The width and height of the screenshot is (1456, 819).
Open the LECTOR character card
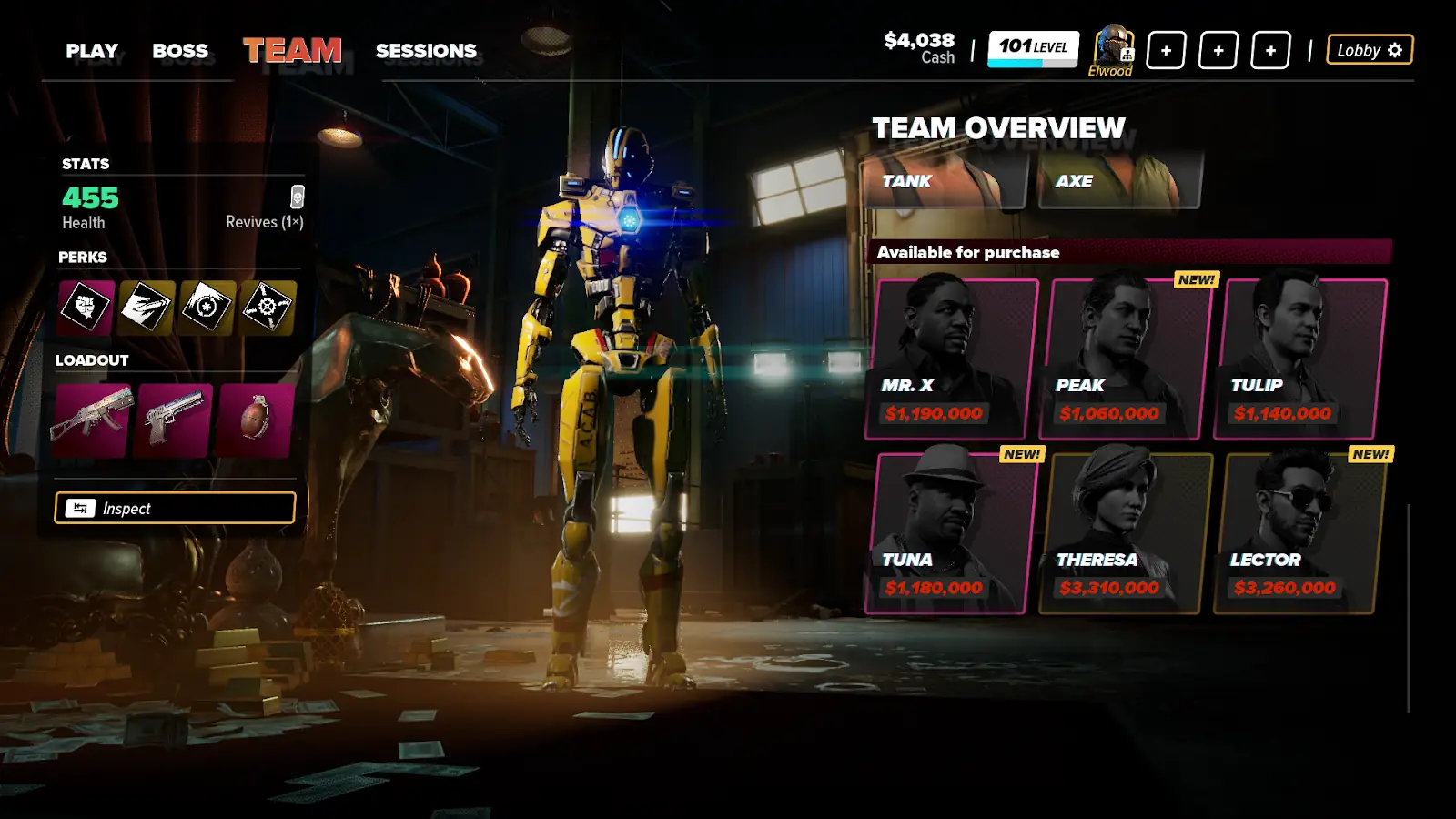tap(1301, 533)
